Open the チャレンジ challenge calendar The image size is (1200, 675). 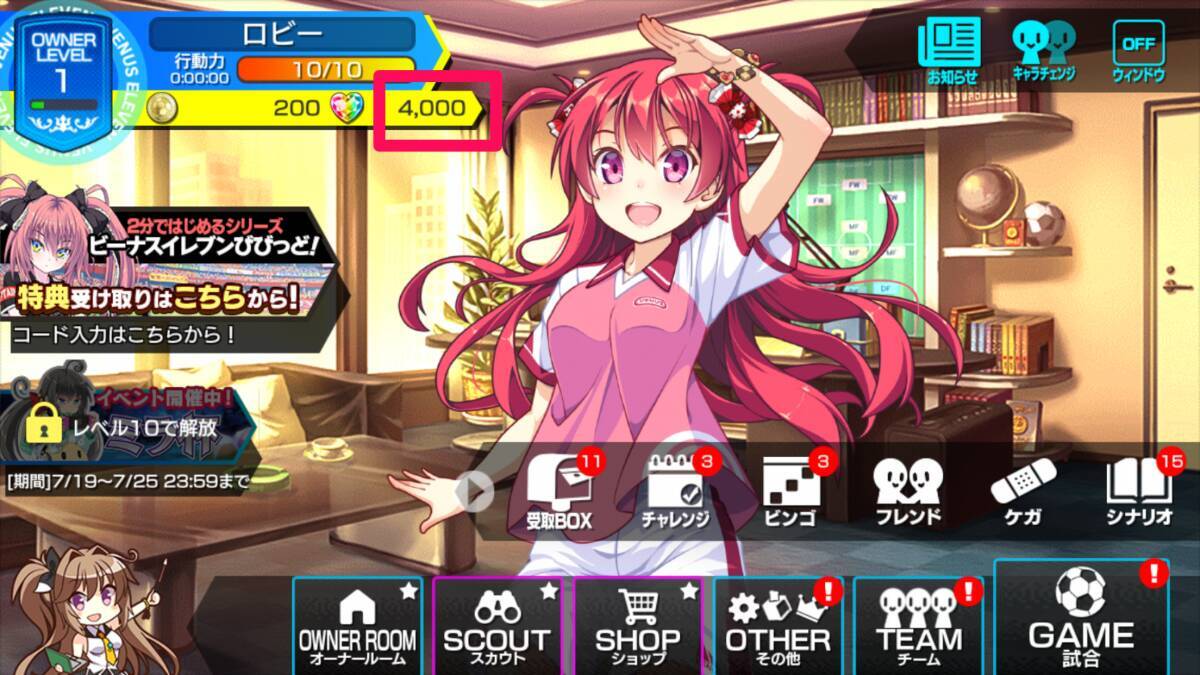675,491
